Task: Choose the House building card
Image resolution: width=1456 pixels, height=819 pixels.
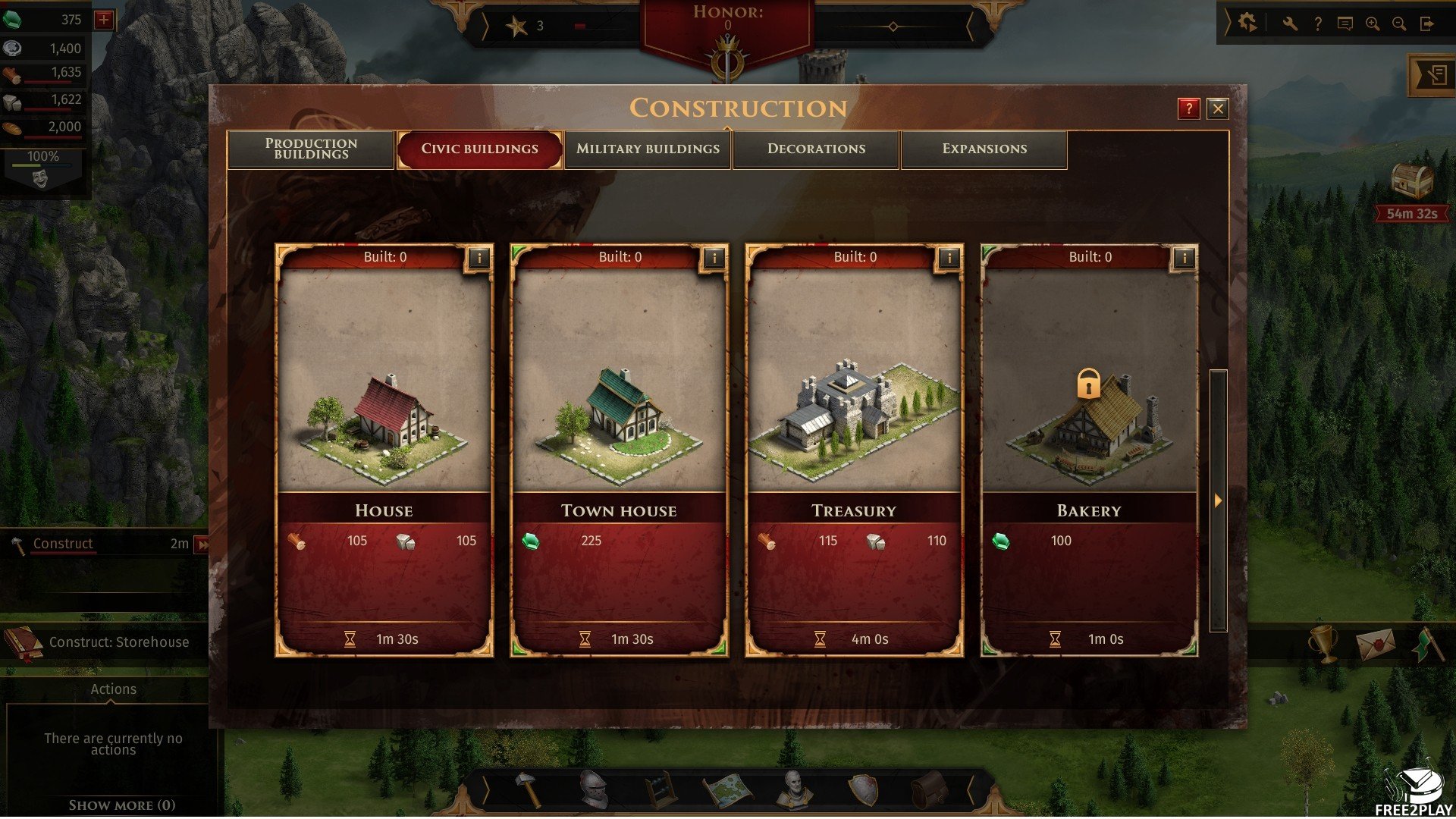Action: [384, 425]
